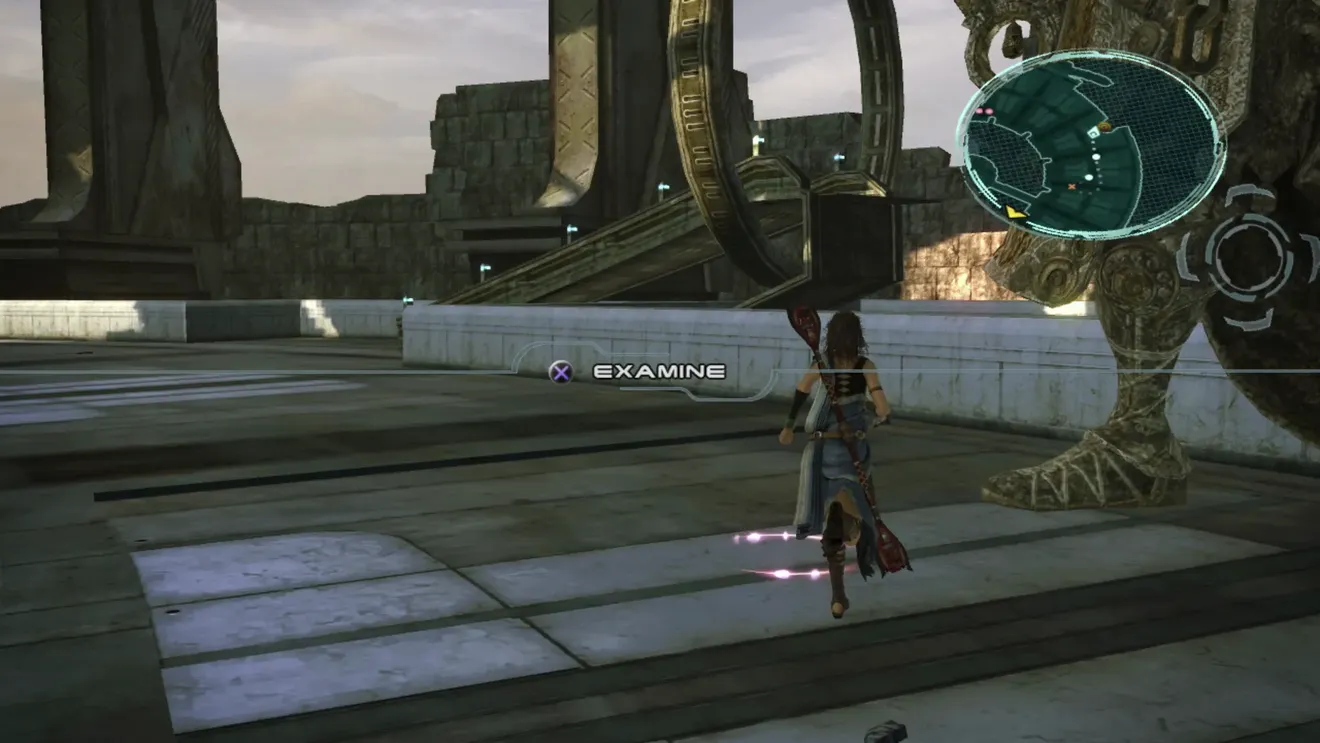
Task: Select the red X marker on the minimap
Action: tap(1072, 186)
